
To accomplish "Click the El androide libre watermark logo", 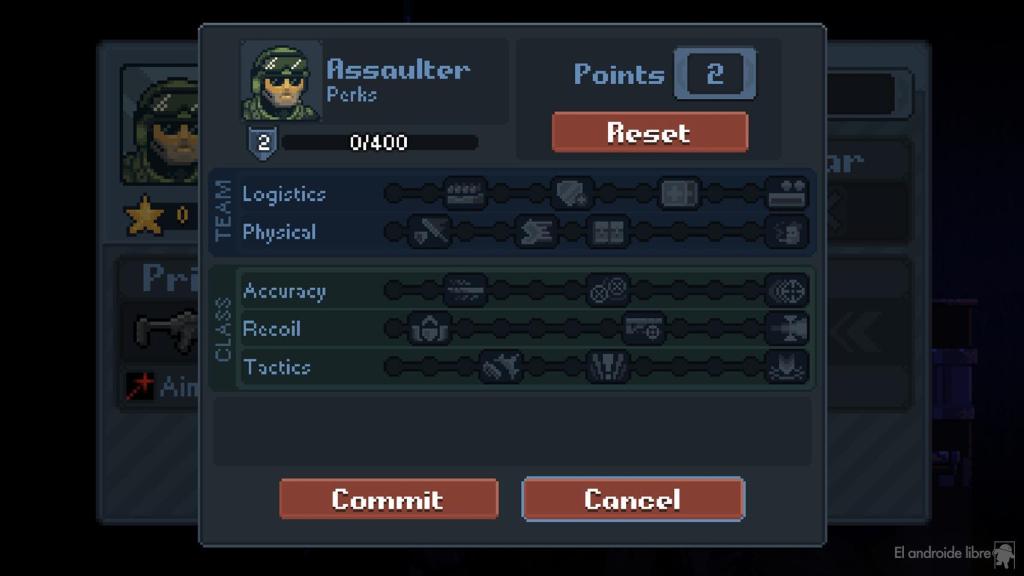I will tap(1003, 553).
